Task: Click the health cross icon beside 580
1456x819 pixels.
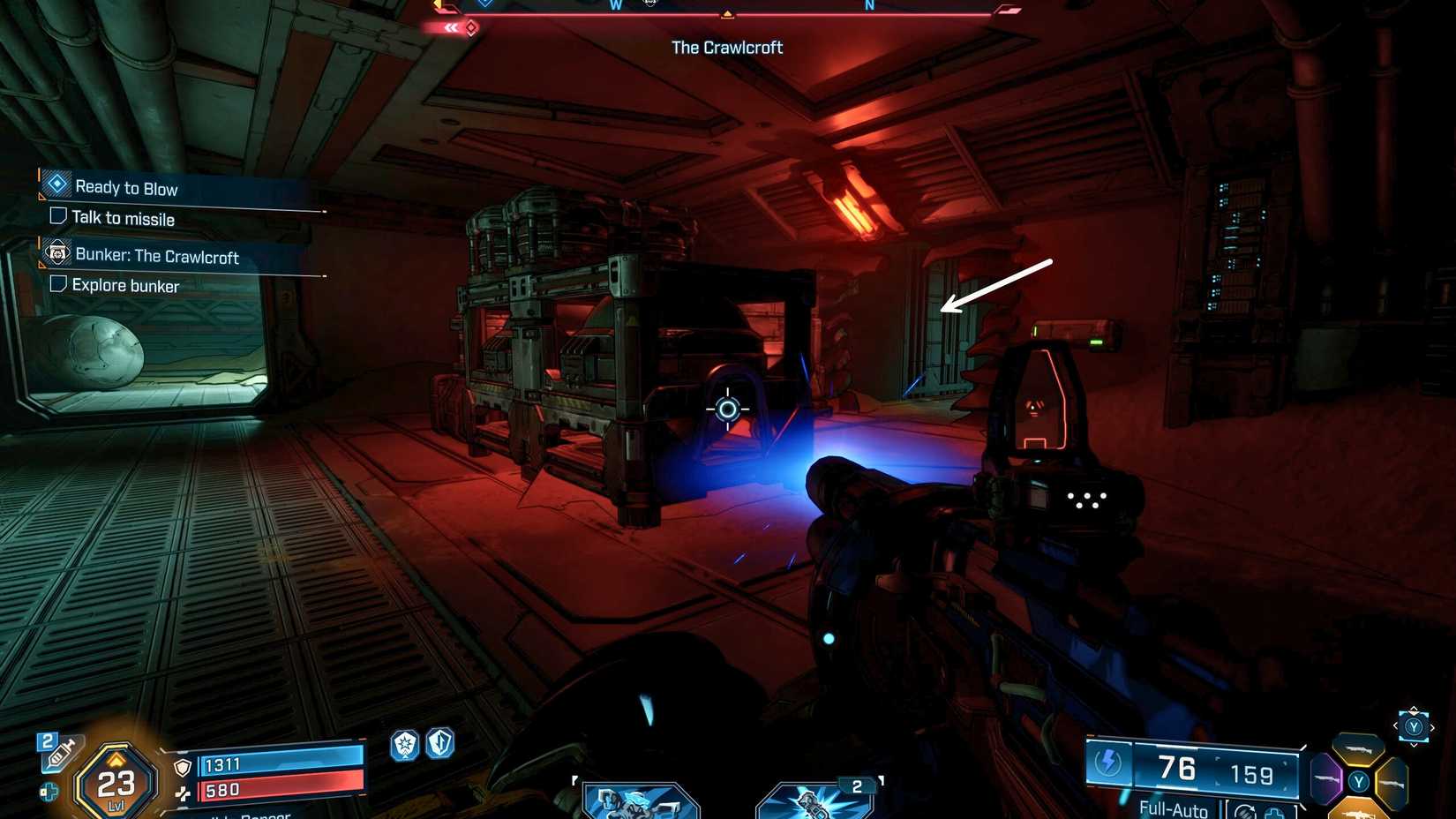Action: (x=184, y=793)
